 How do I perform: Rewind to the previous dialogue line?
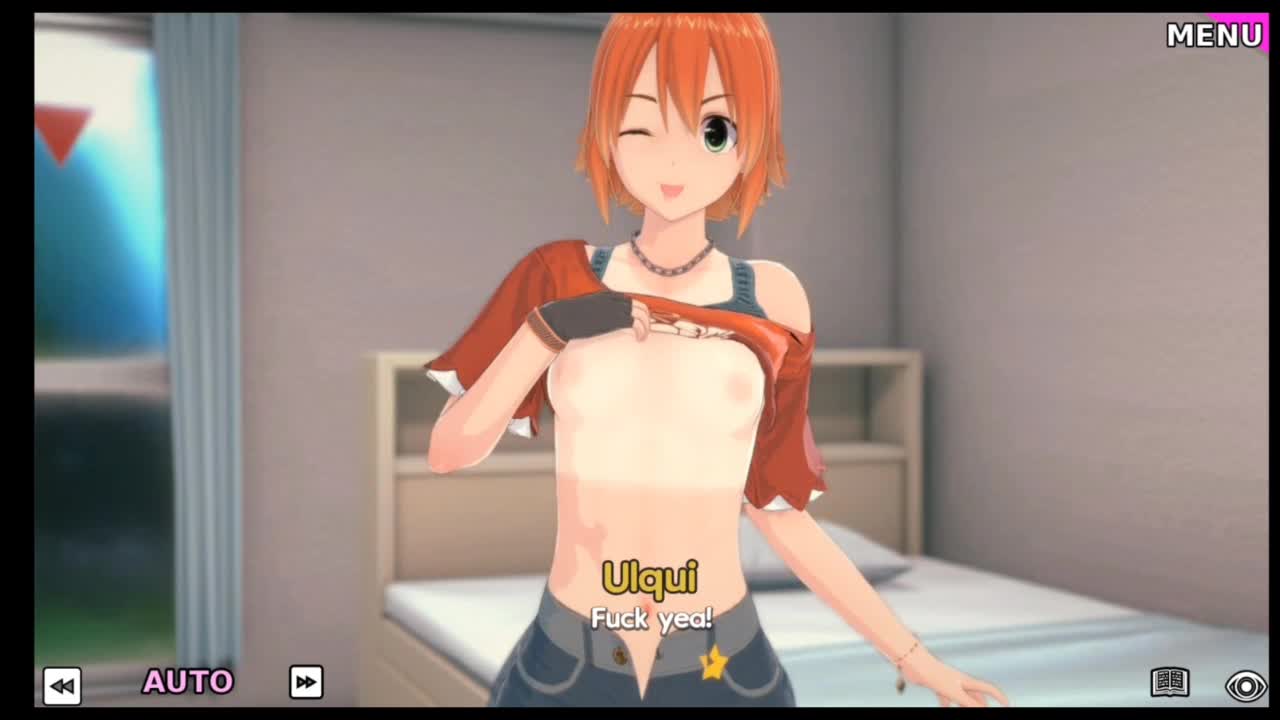62,685
